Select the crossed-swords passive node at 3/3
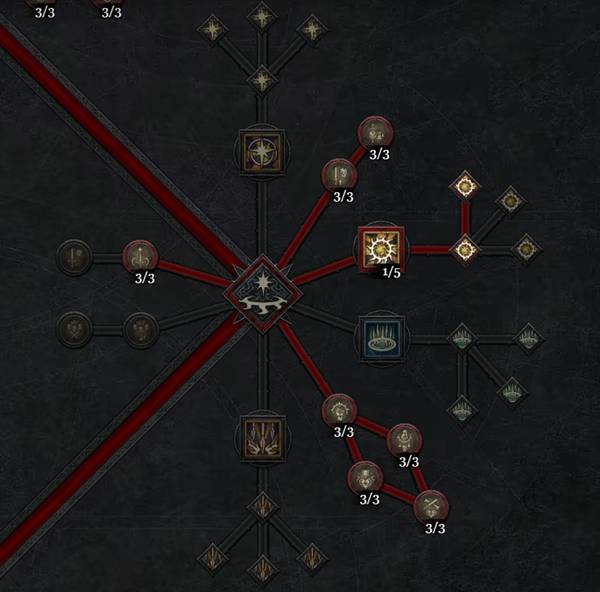The width and height of the screenshot is (600, 592). (430, 505)
